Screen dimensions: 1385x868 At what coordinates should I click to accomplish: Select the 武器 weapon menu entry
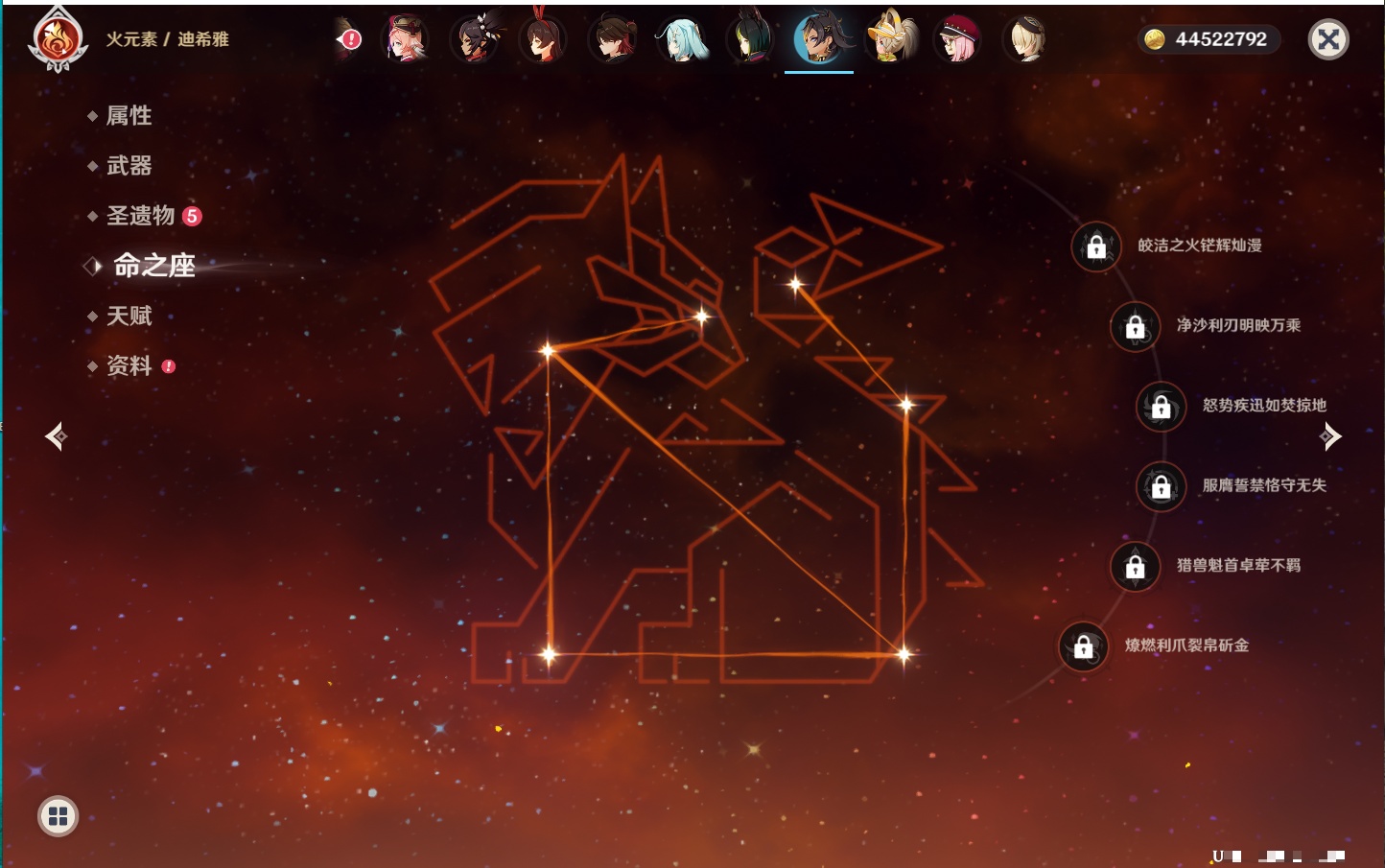(129, 166)
